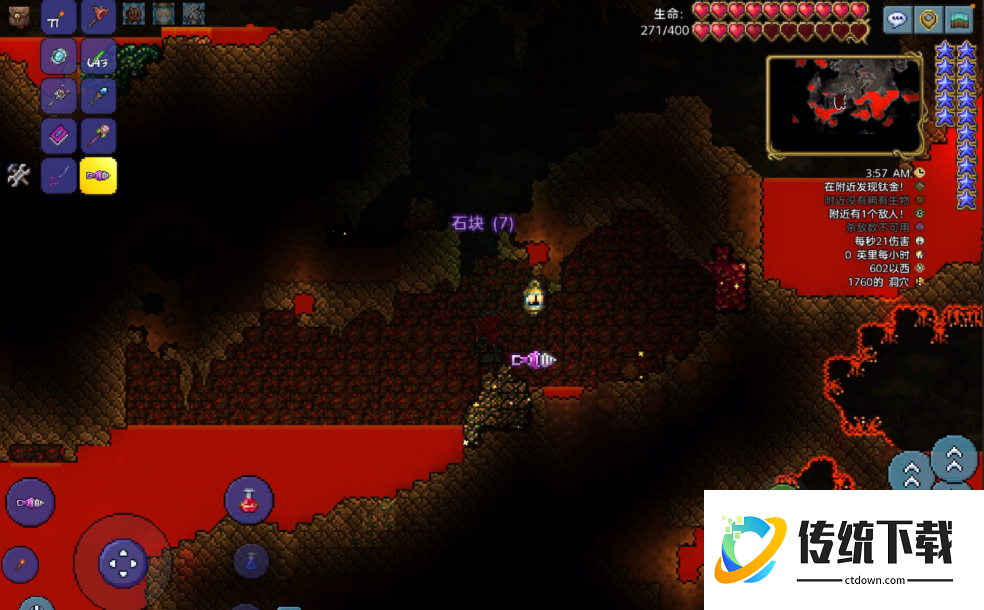Tap the map pin marker button

(929, 19)
